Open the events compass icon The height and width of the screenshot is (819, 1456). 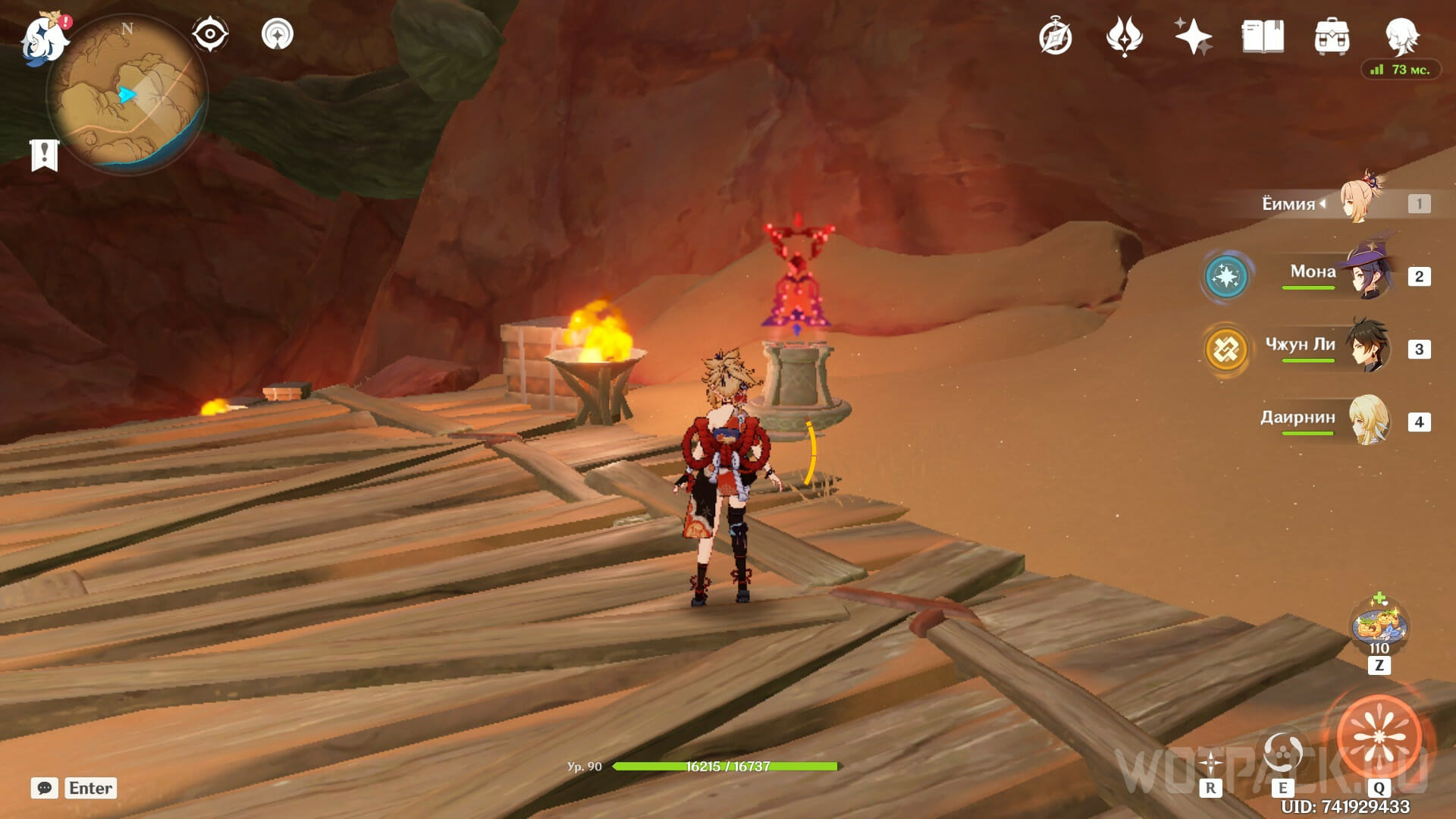(1055, 37)
